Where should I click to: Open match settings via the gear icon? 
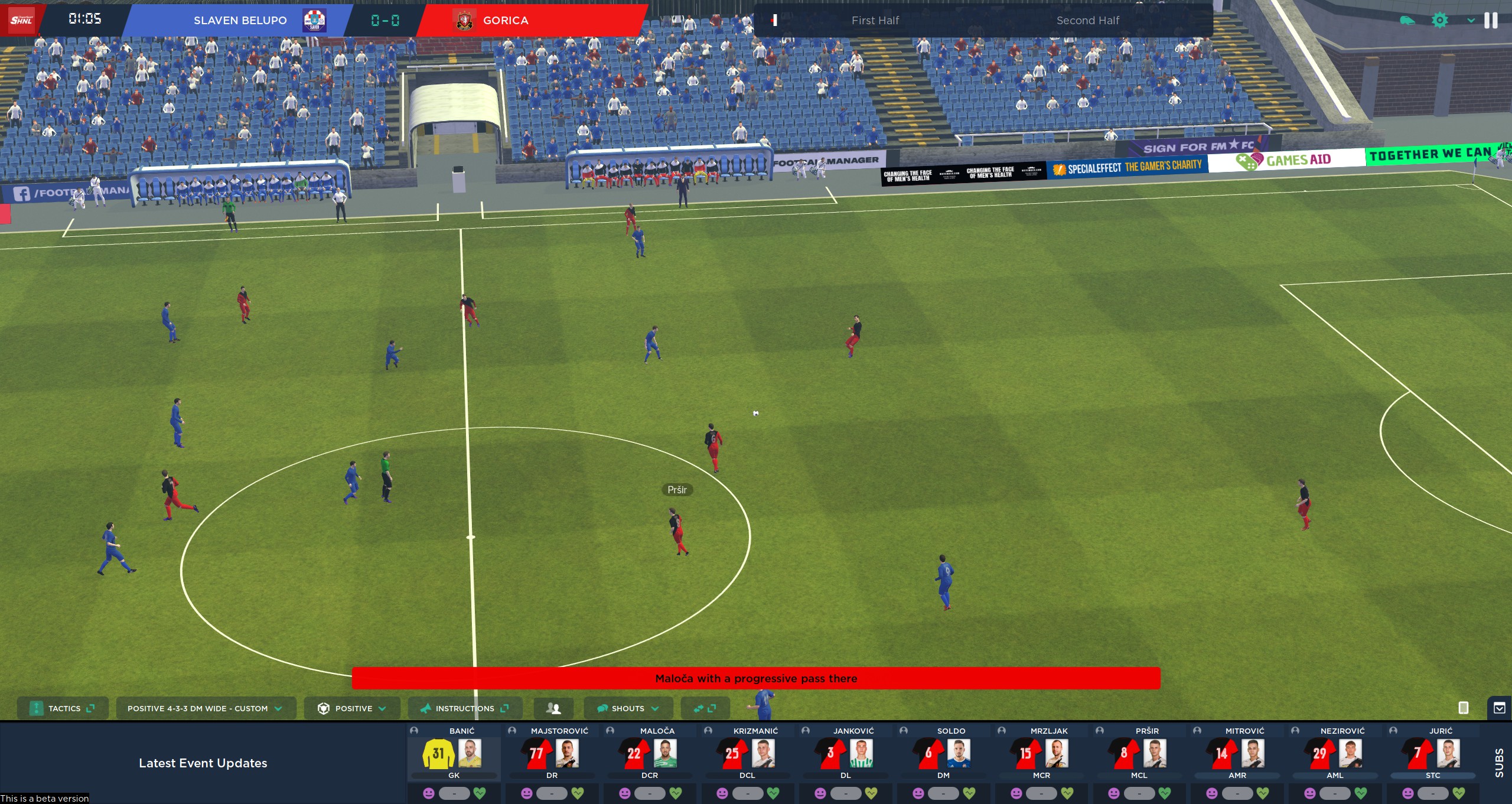pos(1440,21)
